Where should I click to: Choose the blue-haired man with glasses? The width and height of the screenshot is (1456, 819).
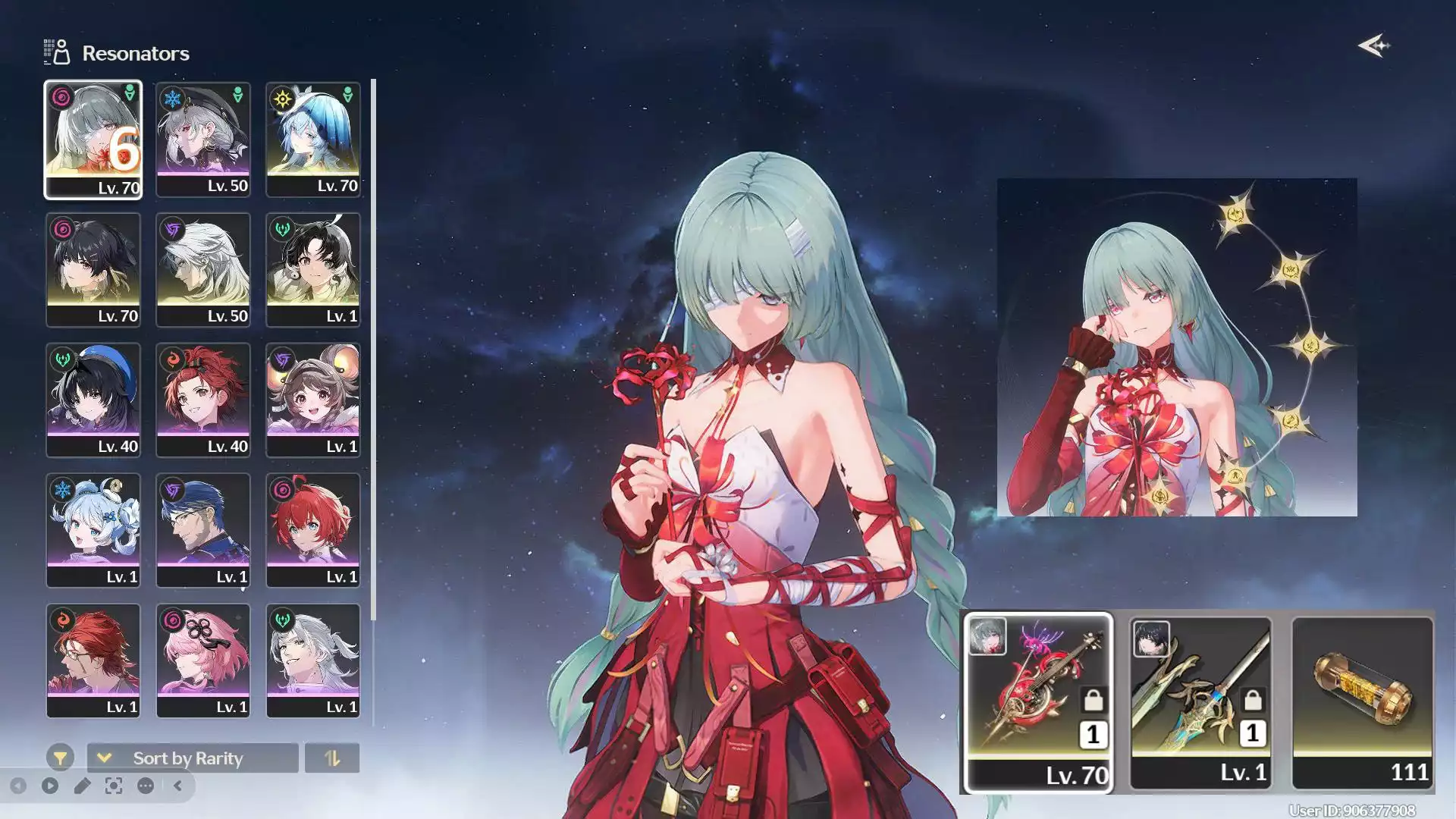point(202,531)
